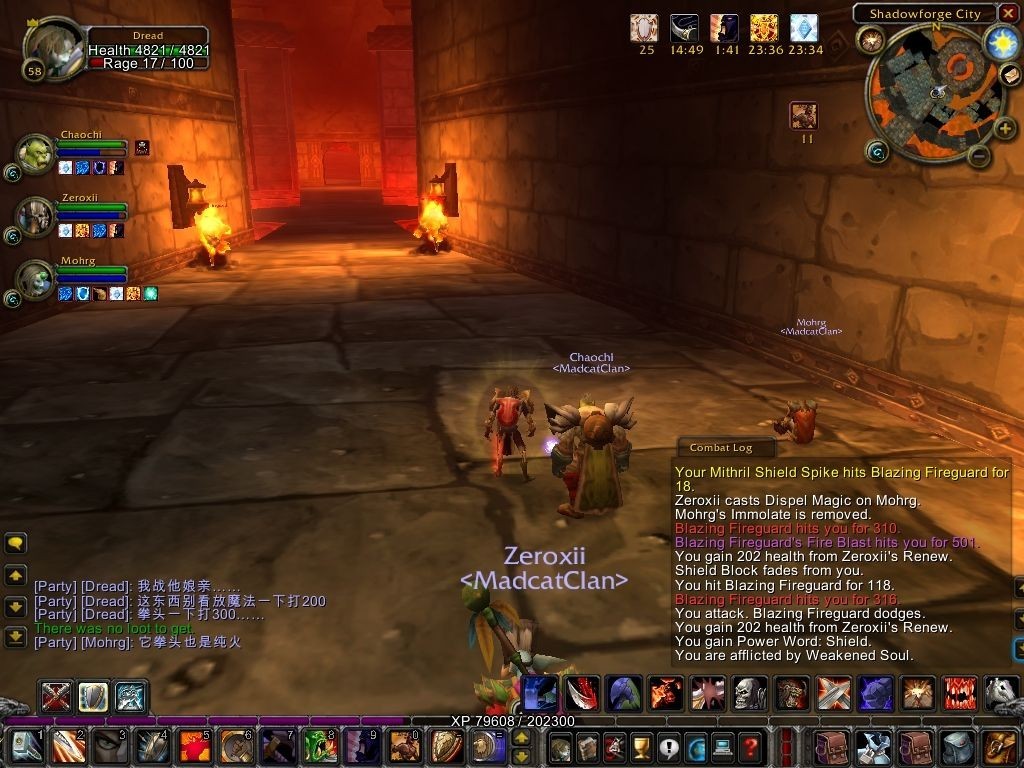
Task: Select the Dread player portrait
Action: [50, 48]
